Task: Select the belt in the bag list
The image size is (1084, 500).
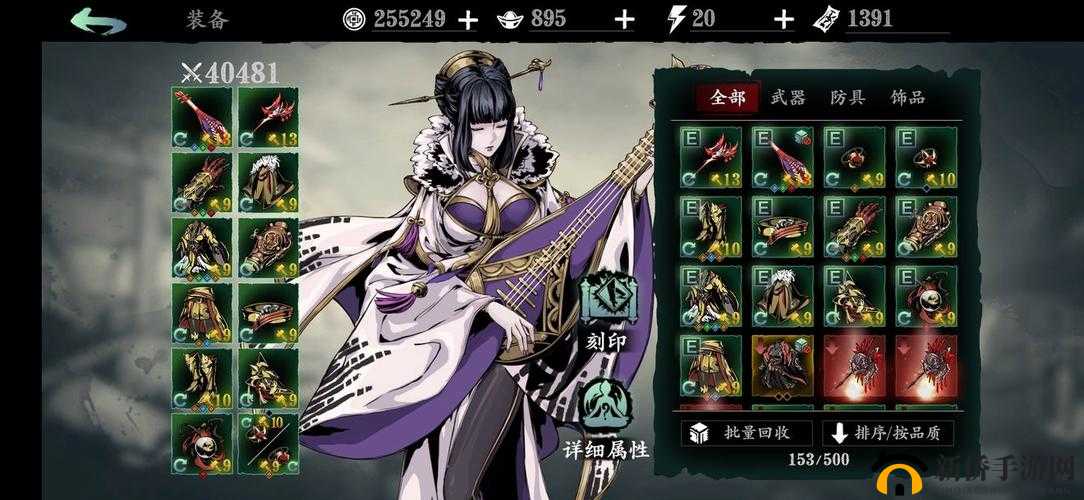Action: [x=782, y=227]
